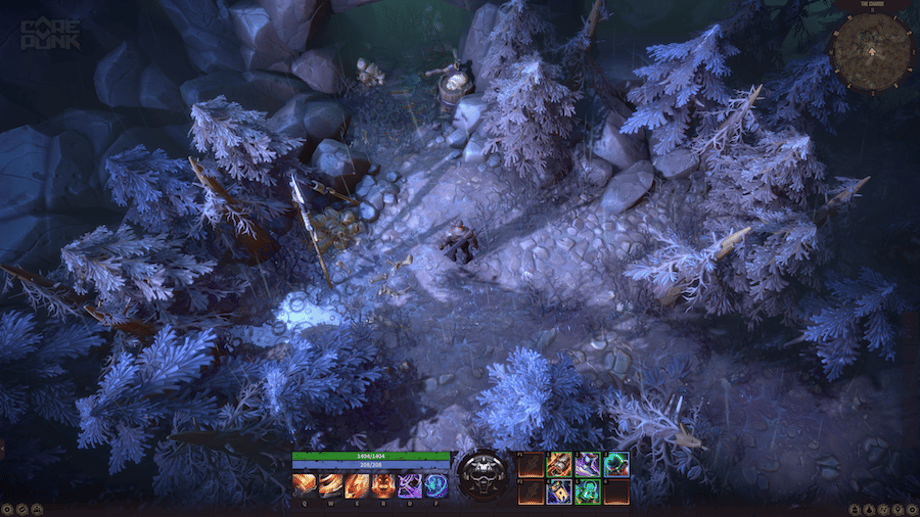The height and width of the screenshot is (517, 920).
Task: Use the purple weapon item slot
Action: [588, 464]
